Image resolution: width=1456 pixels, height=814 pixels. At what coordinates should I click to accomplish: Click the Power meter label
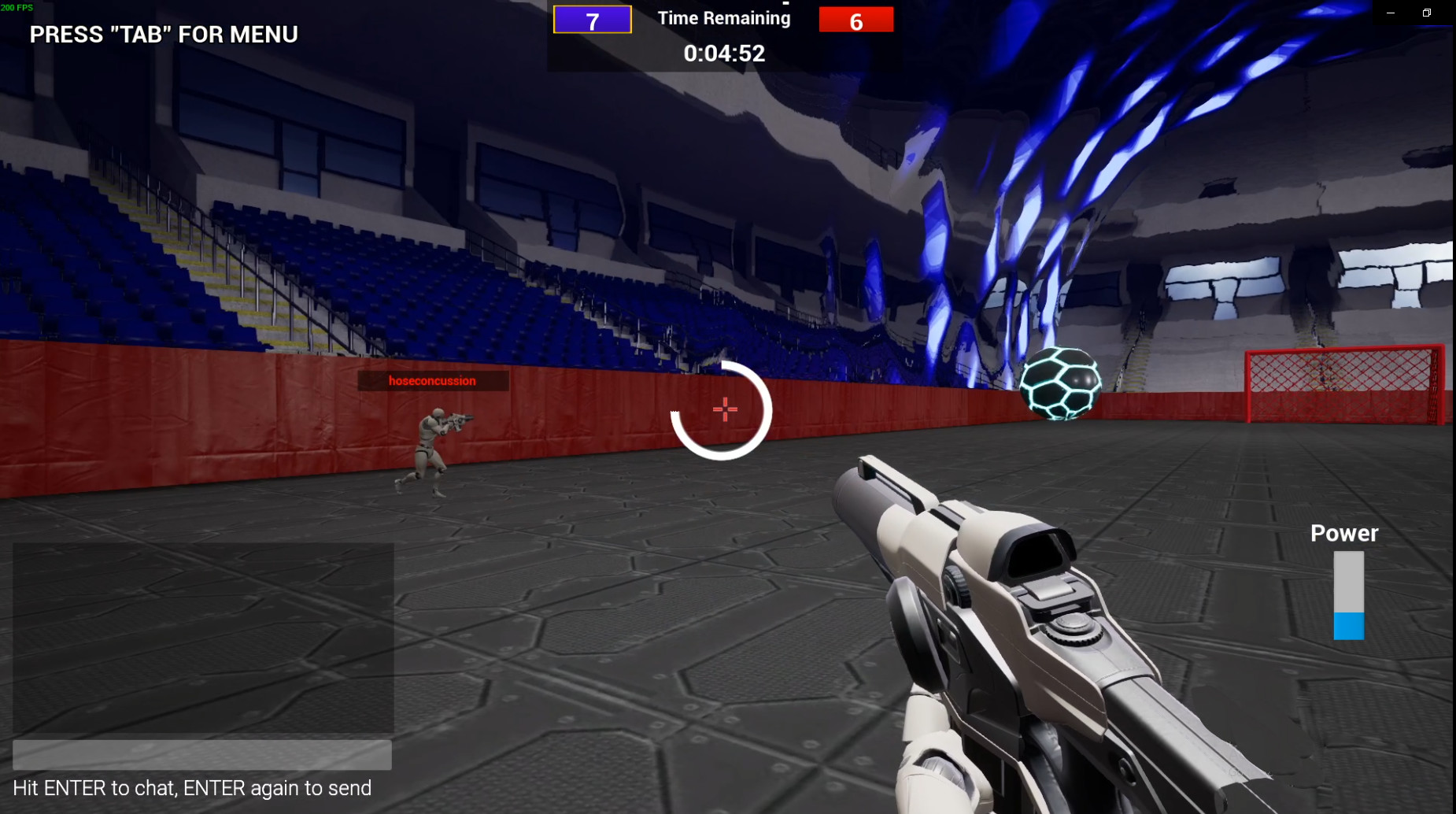(x=1343, y=533)
